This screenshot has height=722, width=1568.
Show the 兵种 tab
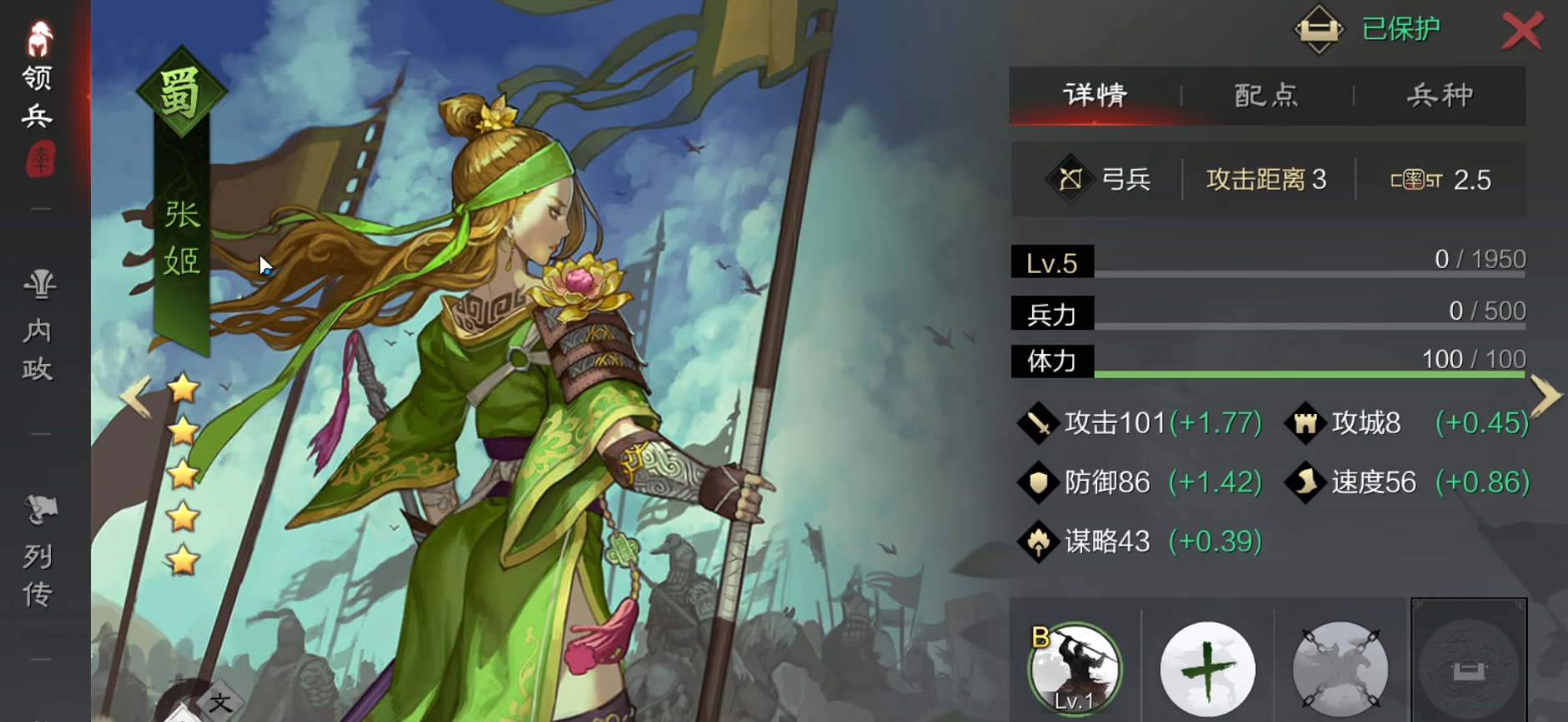(x=1439, y=95)
